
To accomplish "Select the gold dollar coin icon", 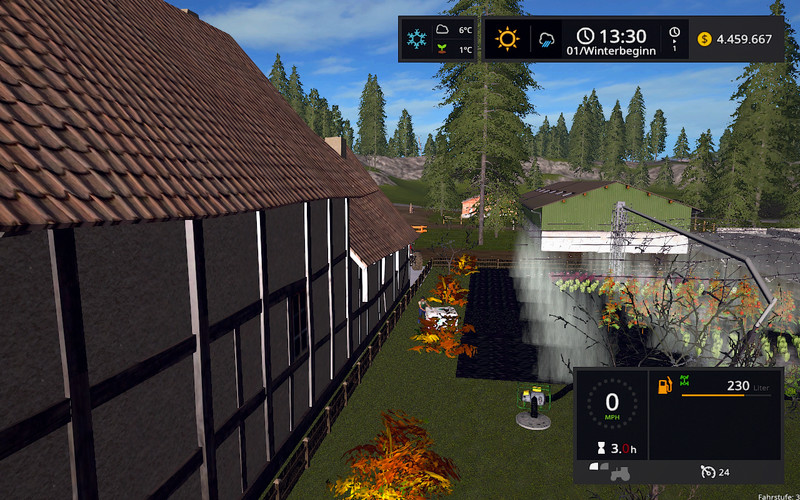I will tap(704, 39).
